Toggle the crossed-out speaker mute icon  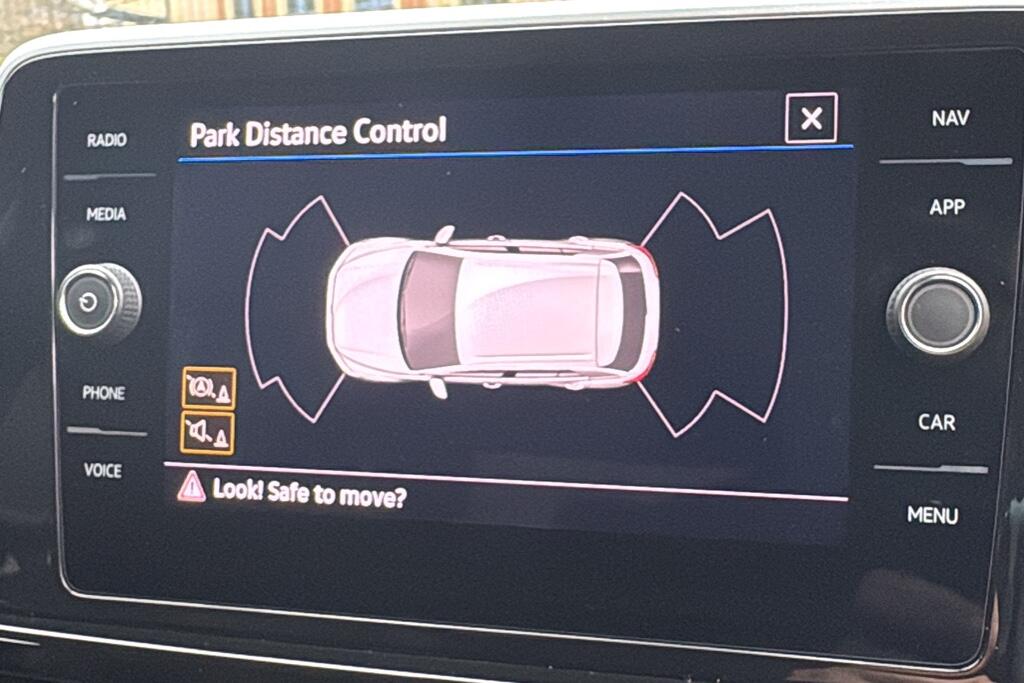tap(208, 433)
